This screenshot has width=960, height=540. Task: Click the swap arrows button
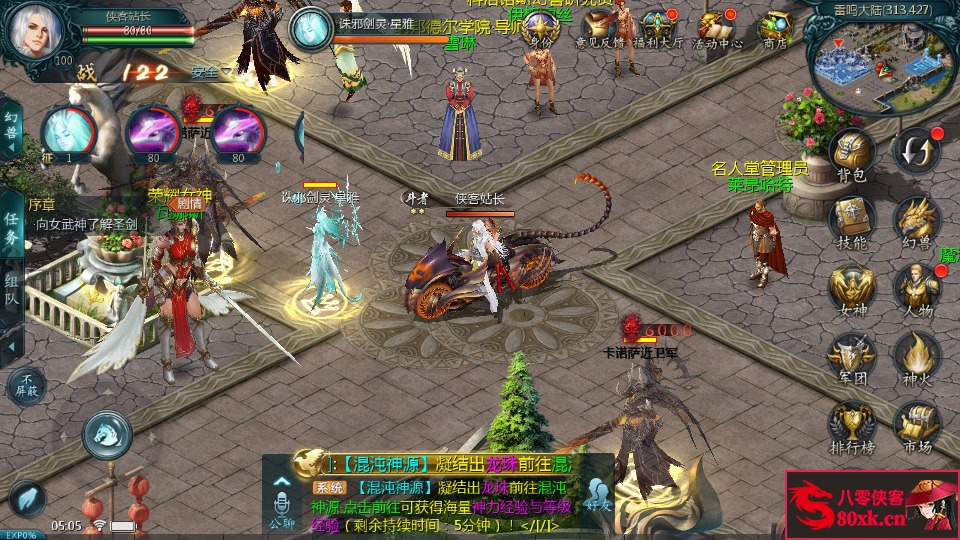[915, 150]
